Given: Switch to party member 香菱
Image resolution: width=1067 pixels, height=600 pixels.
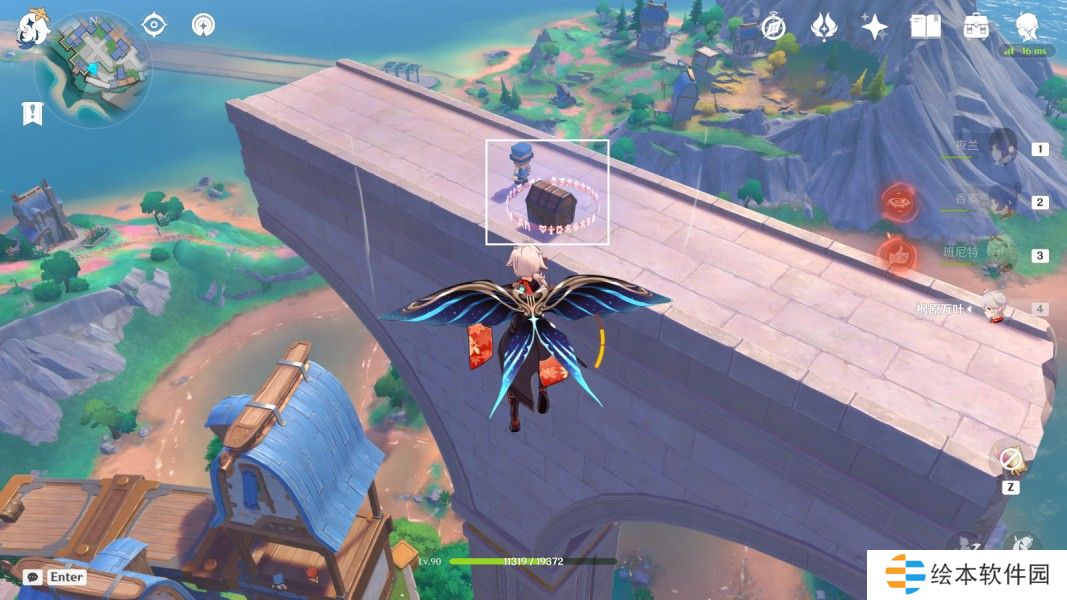Looking at the screenshot, I should coord(1001,202).
